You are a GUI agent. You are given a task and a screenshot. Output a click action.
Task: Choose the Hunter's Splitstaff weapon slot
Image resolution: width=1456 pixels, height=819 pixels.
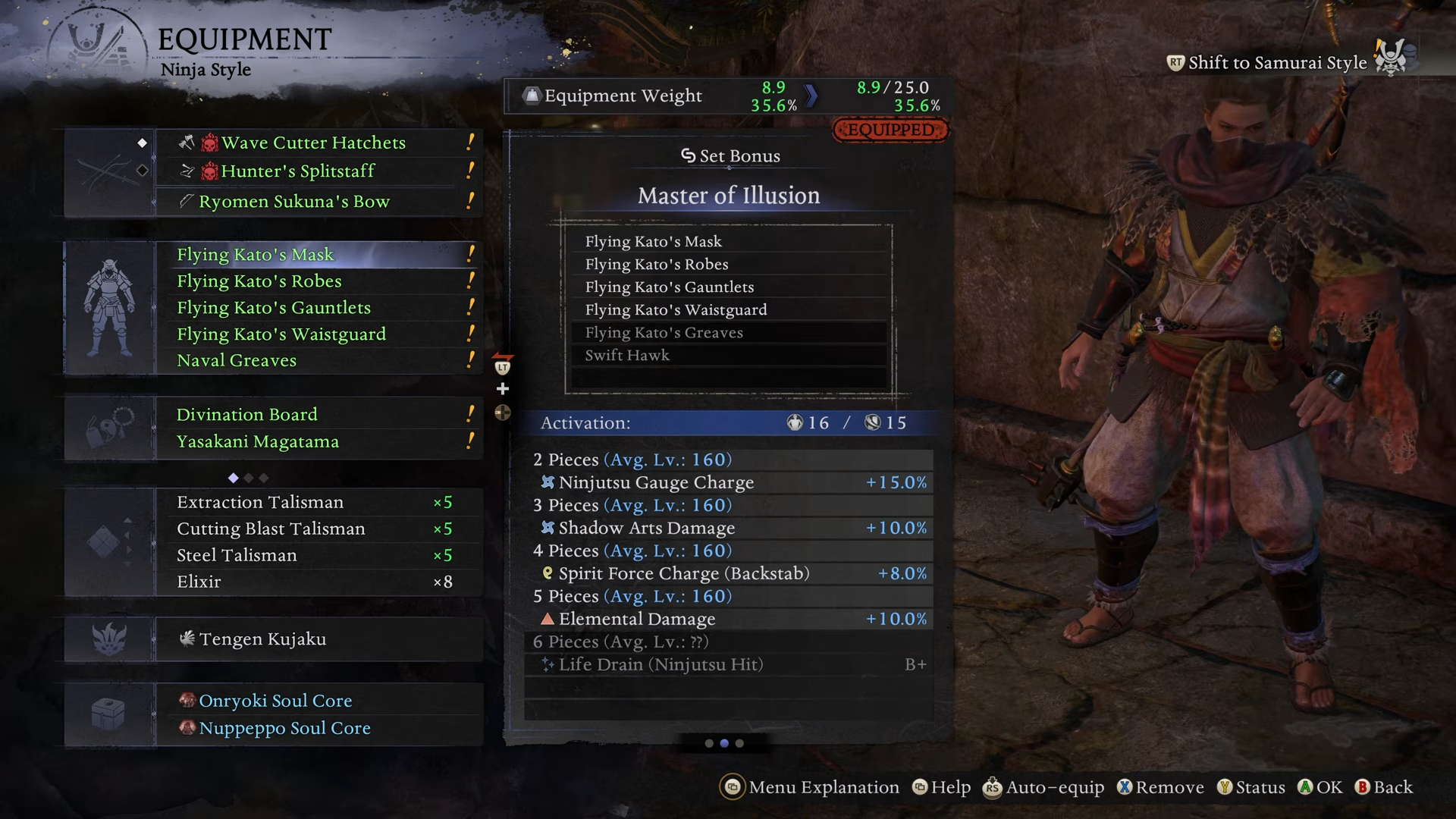coord(297,171)
